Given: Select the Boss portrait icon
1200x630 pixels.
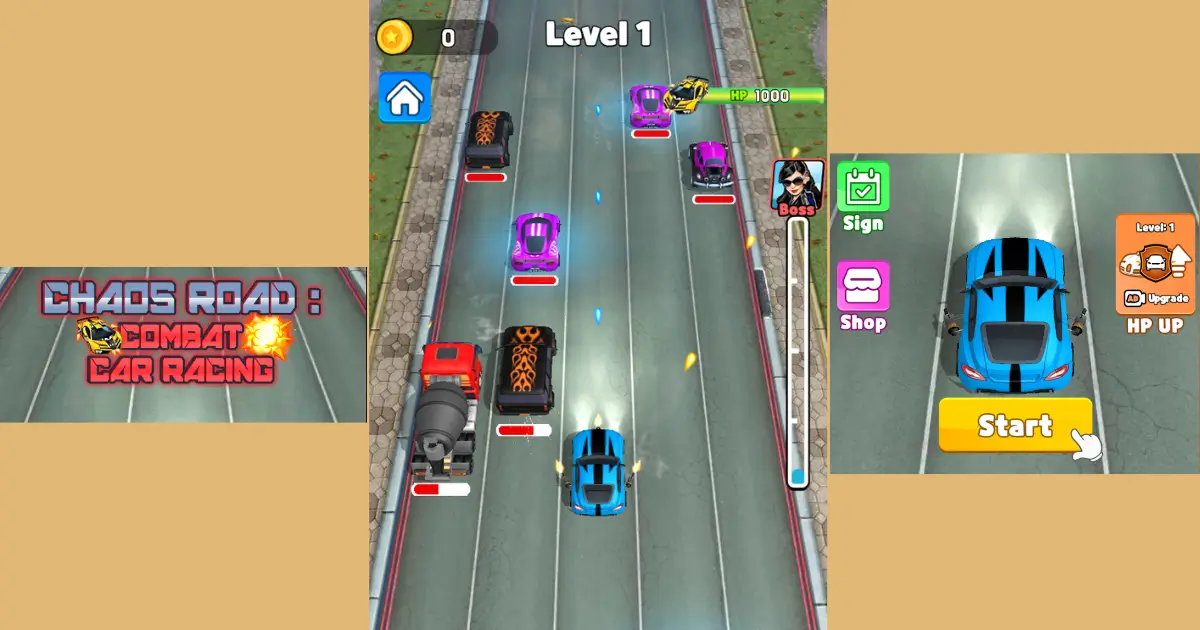Looking at the screenshot, I should pyautogui.click(x=797, y=186).
